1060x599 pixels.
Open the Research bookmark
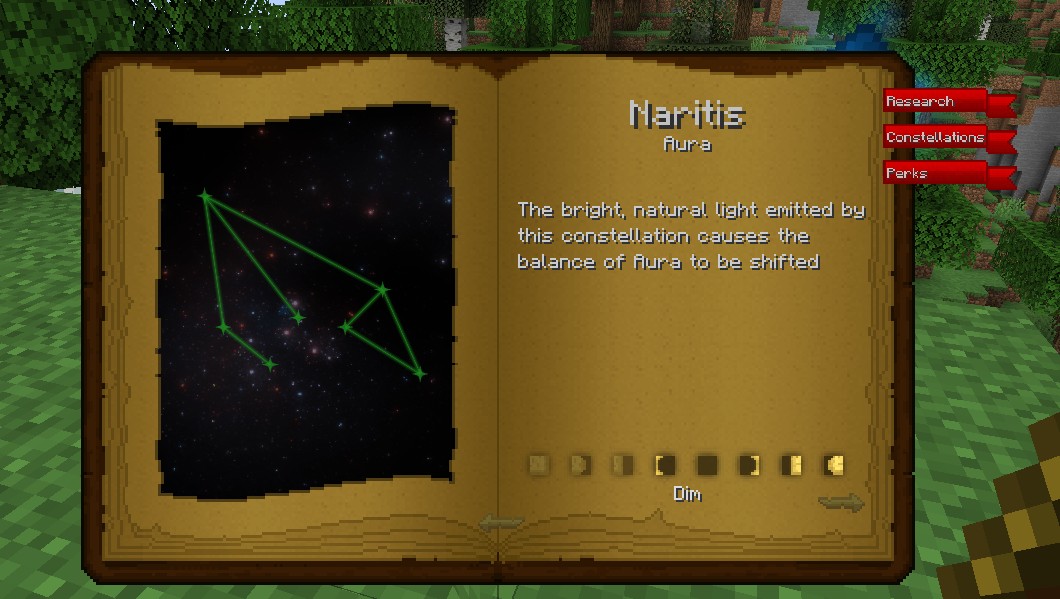(935, 102)
